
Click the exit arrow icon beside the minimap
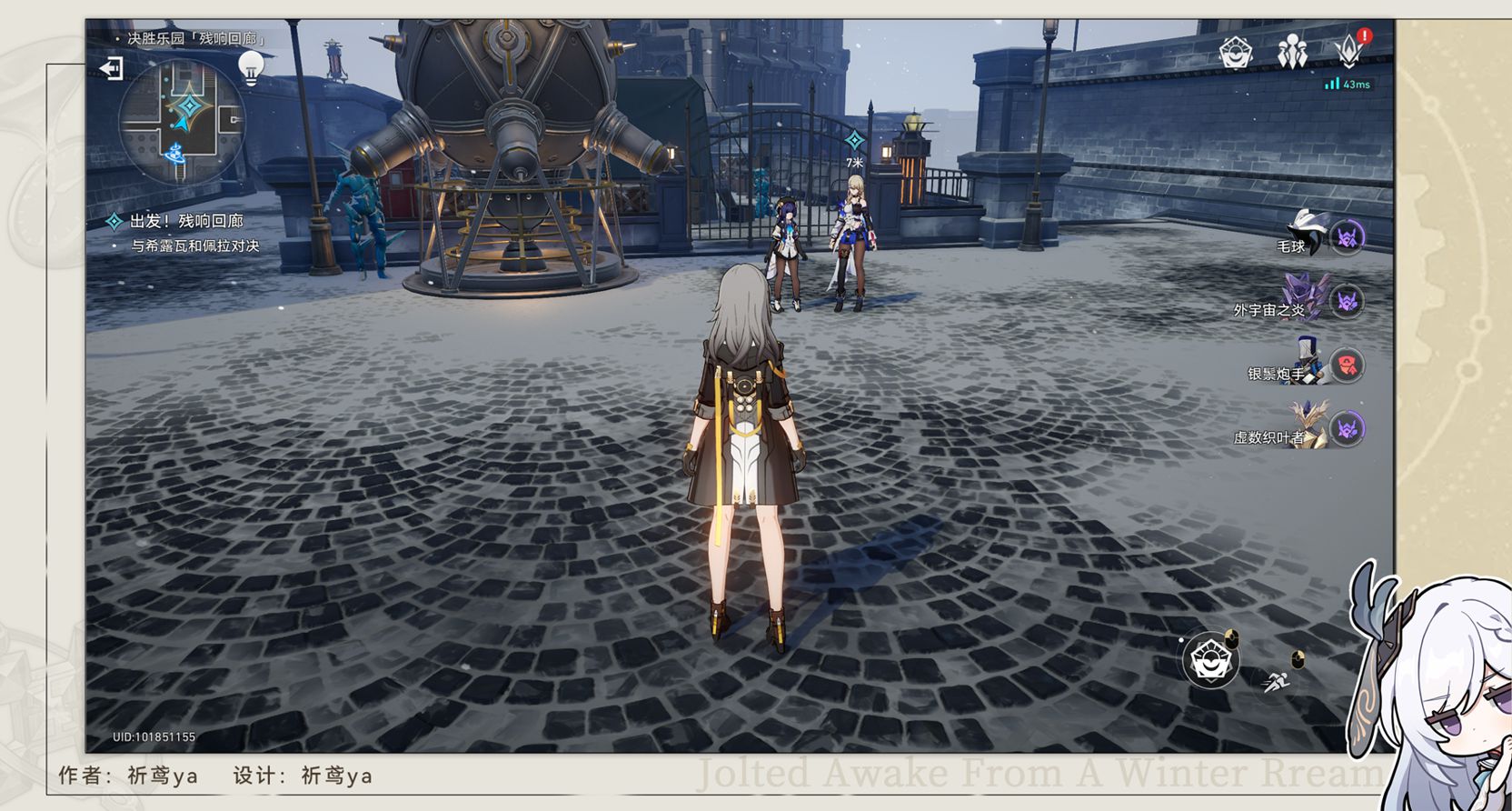(111, 68)
